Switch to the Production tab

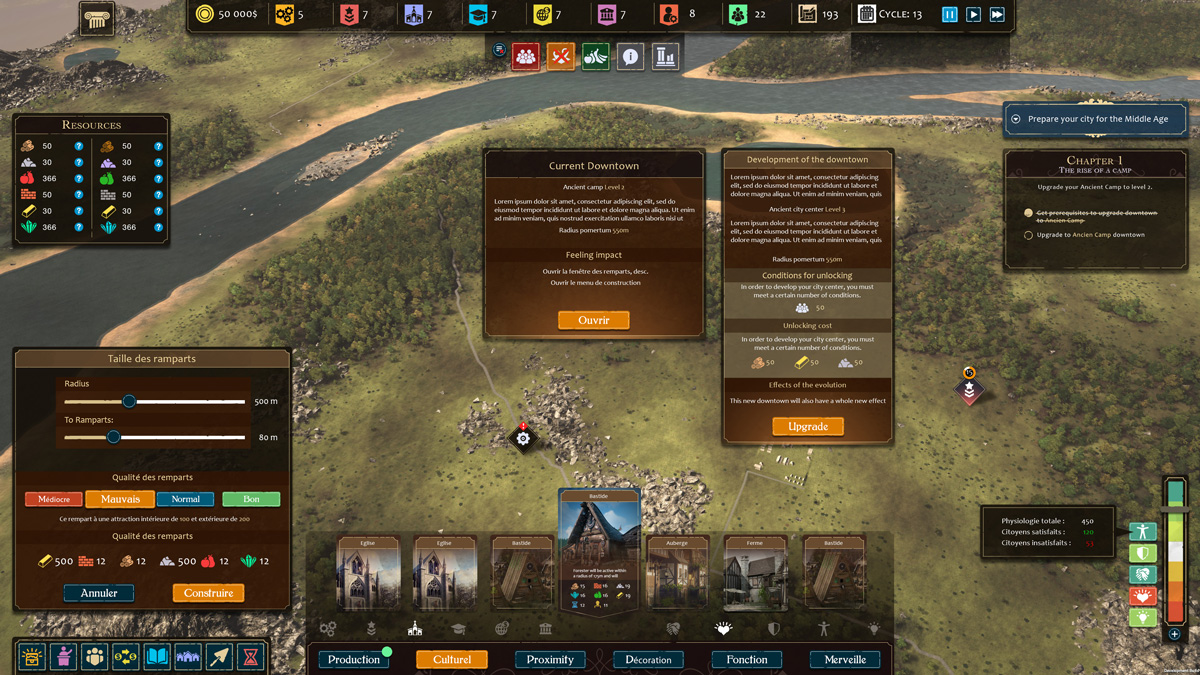[x=354, y=659]
